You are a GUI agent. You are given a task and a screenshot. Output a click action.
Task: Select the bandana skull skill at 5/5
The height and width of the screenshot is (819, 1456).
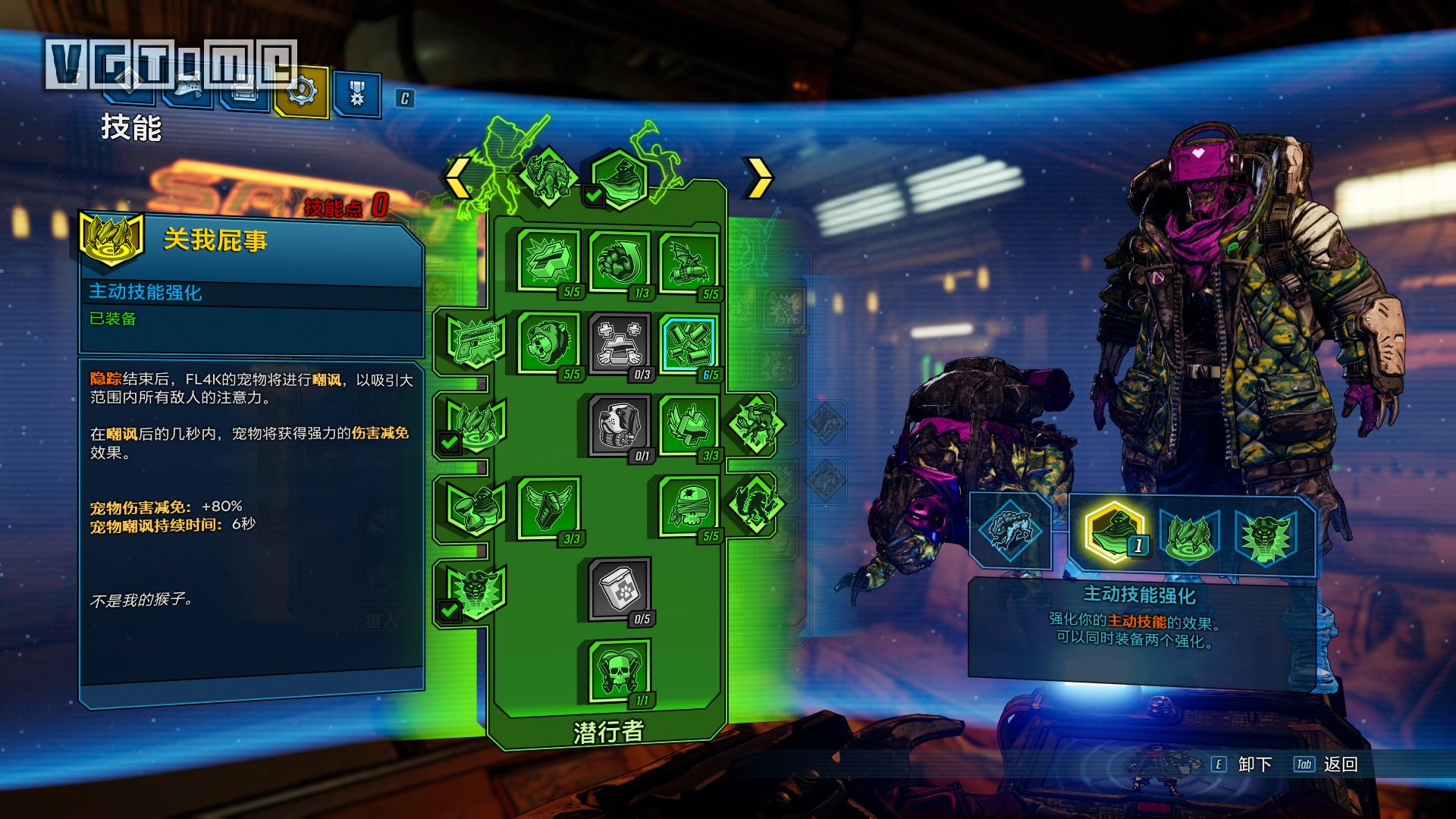[689, 507]
